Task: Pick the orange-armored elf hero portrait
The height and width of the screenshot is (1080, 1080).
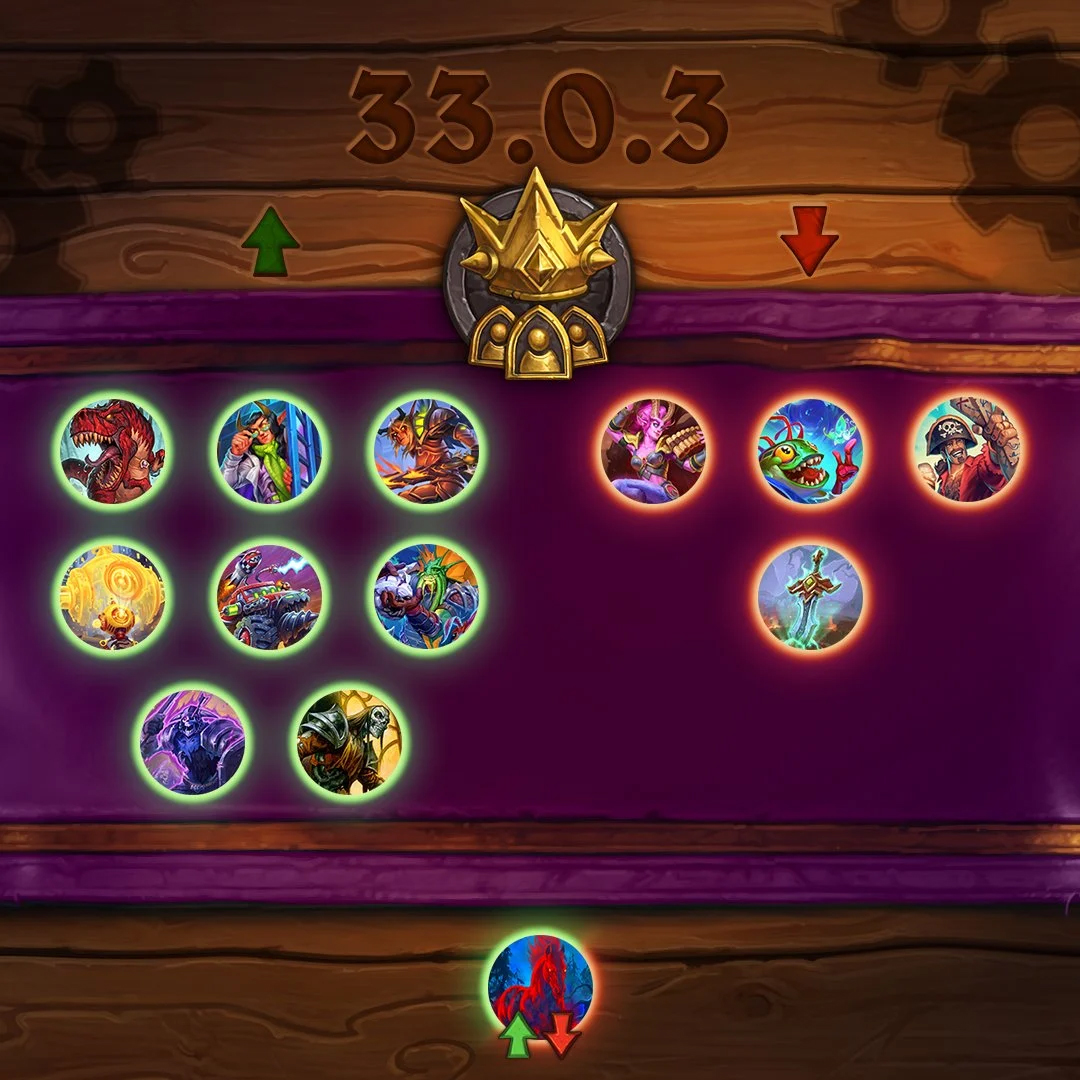Action: 426,451
